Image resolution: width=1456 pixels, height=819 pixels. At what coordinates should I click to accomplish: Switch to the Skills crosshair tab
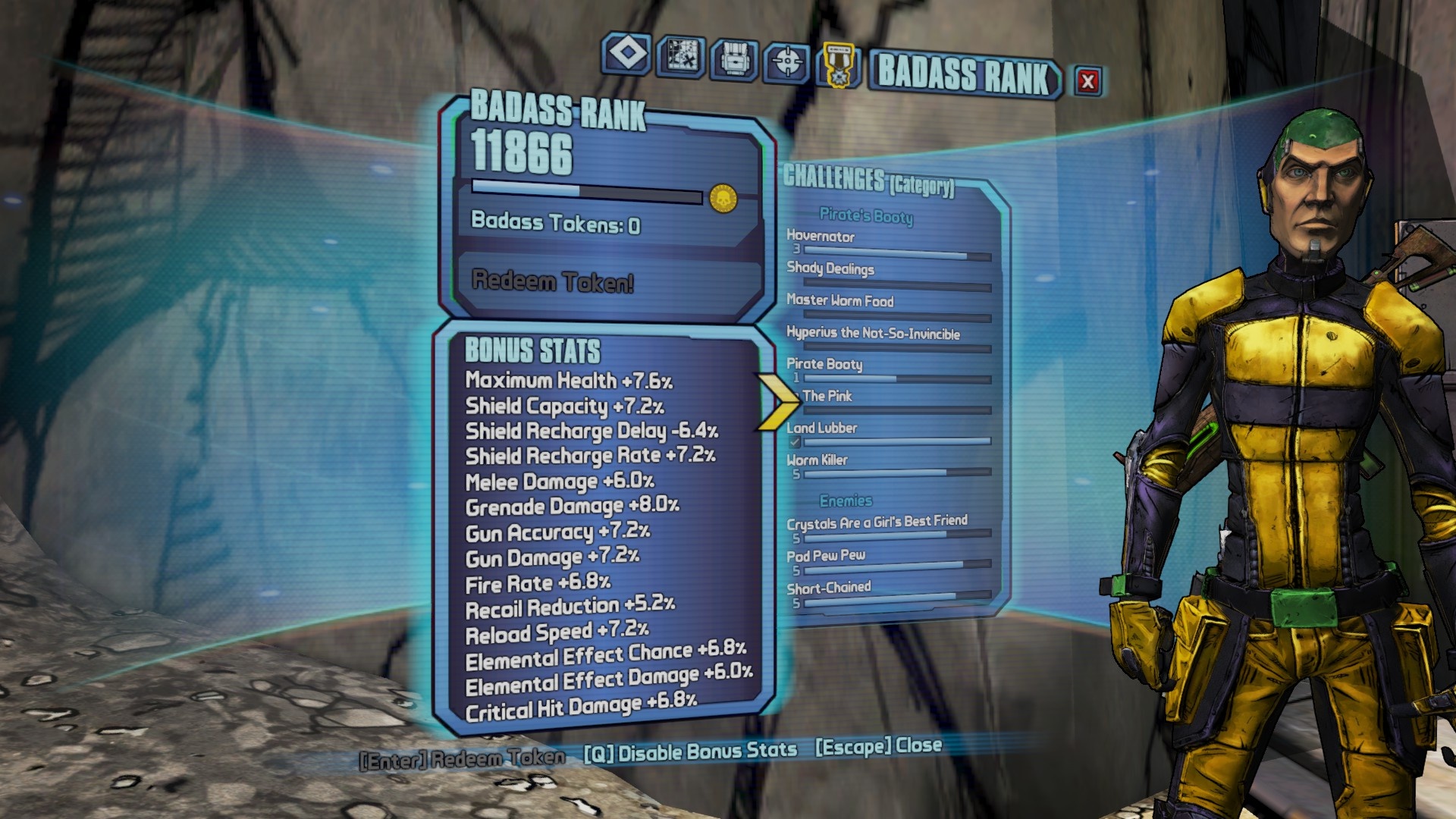(x=787, y=61)
